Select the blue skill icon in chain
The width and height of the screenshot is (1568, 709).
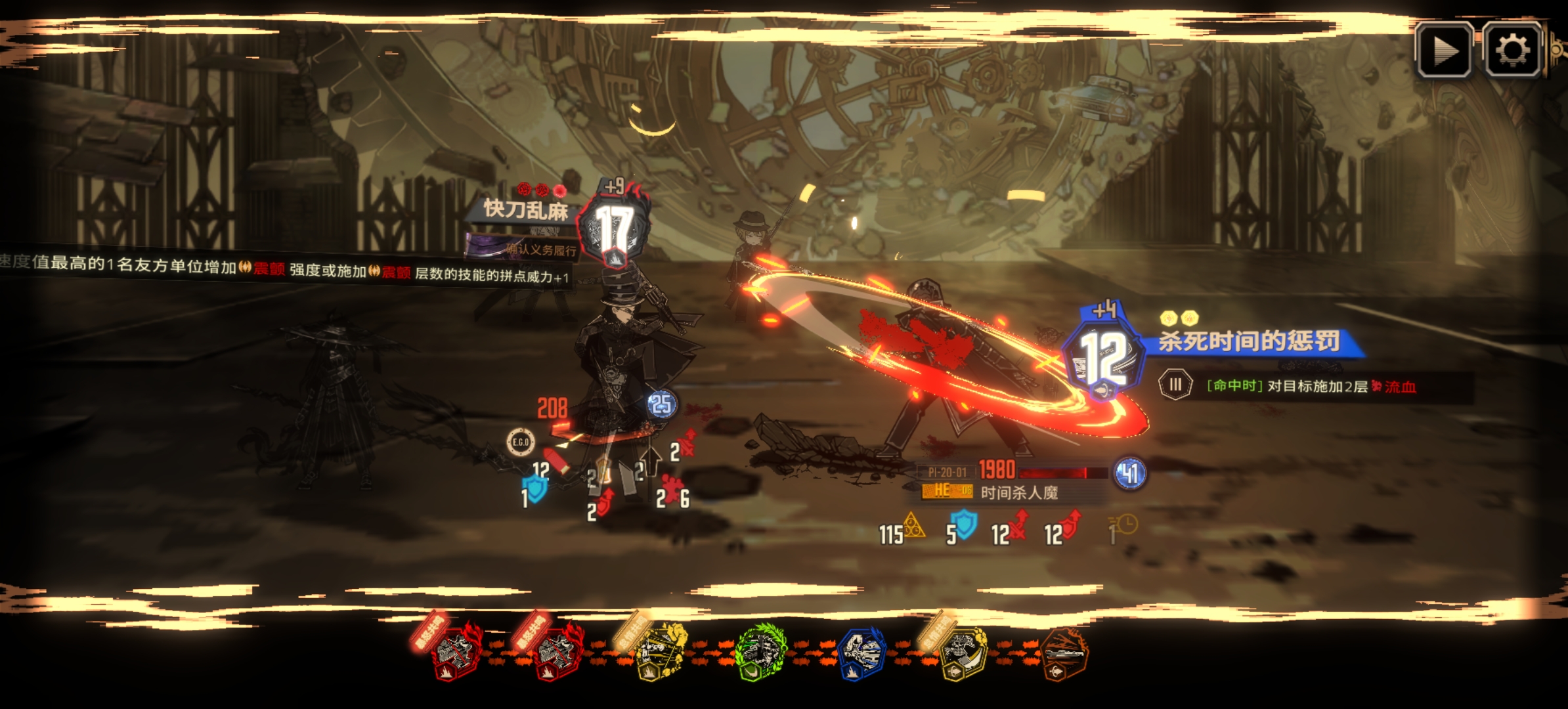861,653
